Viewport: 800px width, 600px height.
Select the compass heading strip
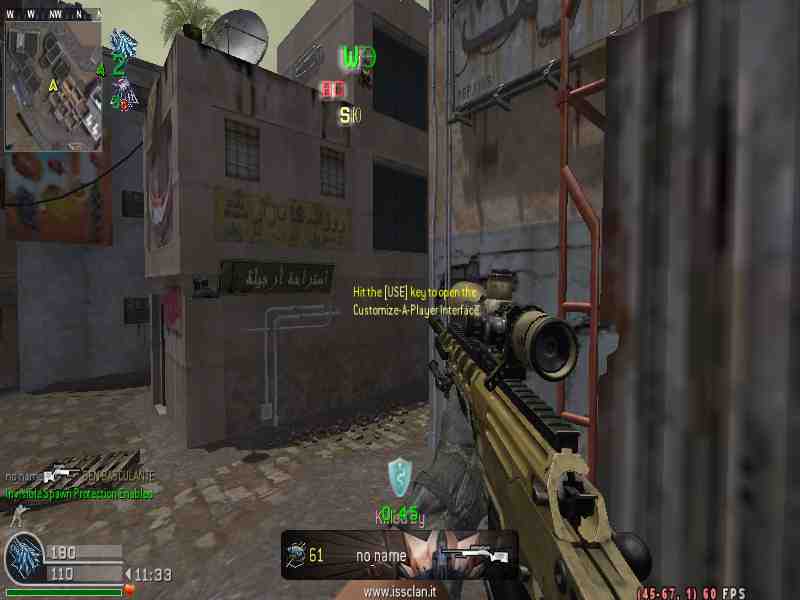[x=52, y=14]
